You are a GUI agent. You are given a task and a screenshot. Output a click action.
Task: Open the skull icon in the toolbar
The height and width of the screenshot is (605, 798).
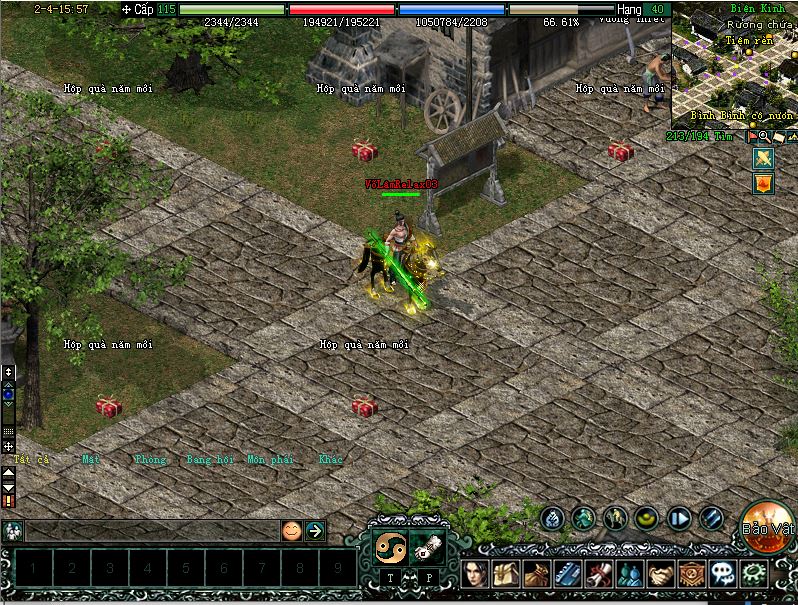(723, 573)
